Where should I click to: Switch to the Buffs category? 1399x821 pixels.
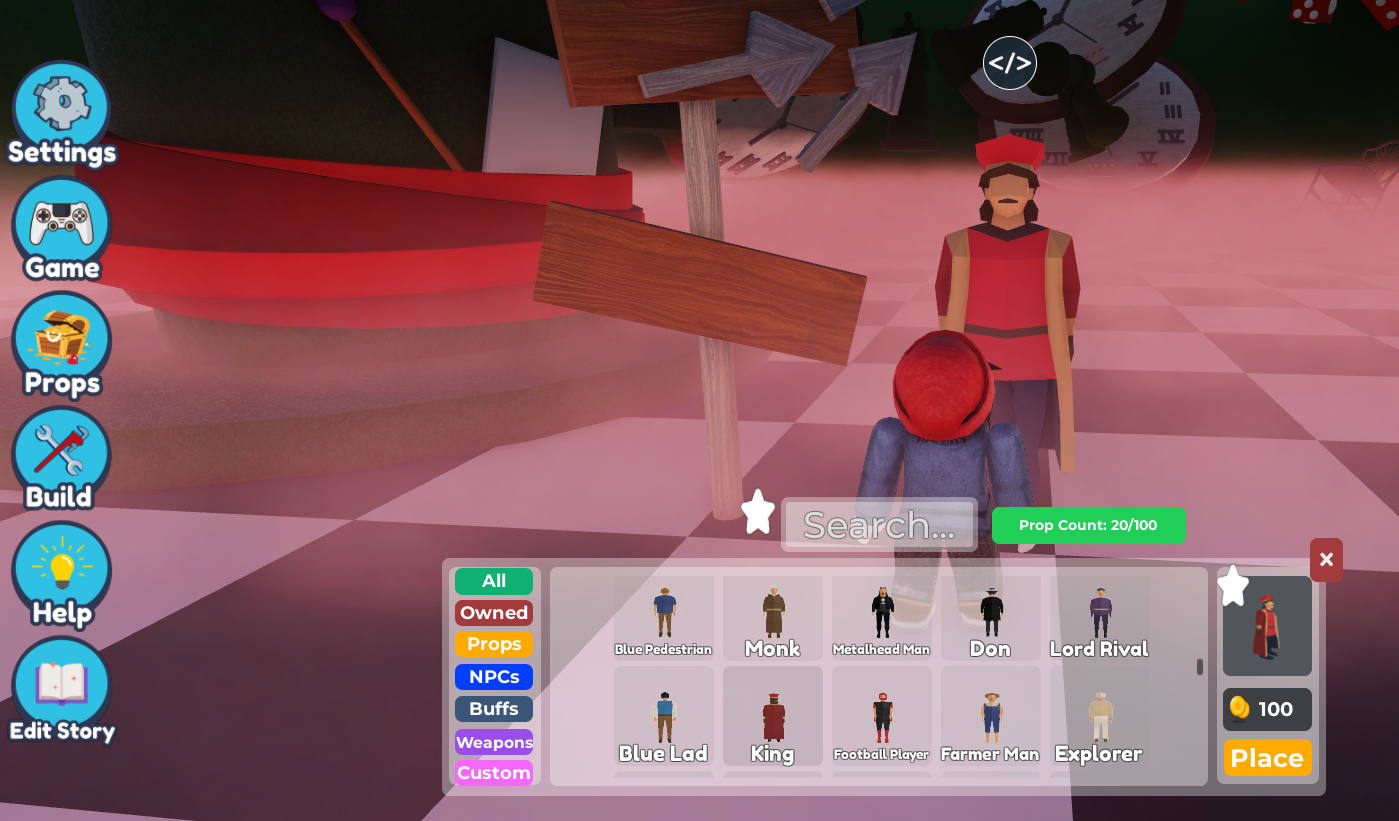click(x=494, y=709)
